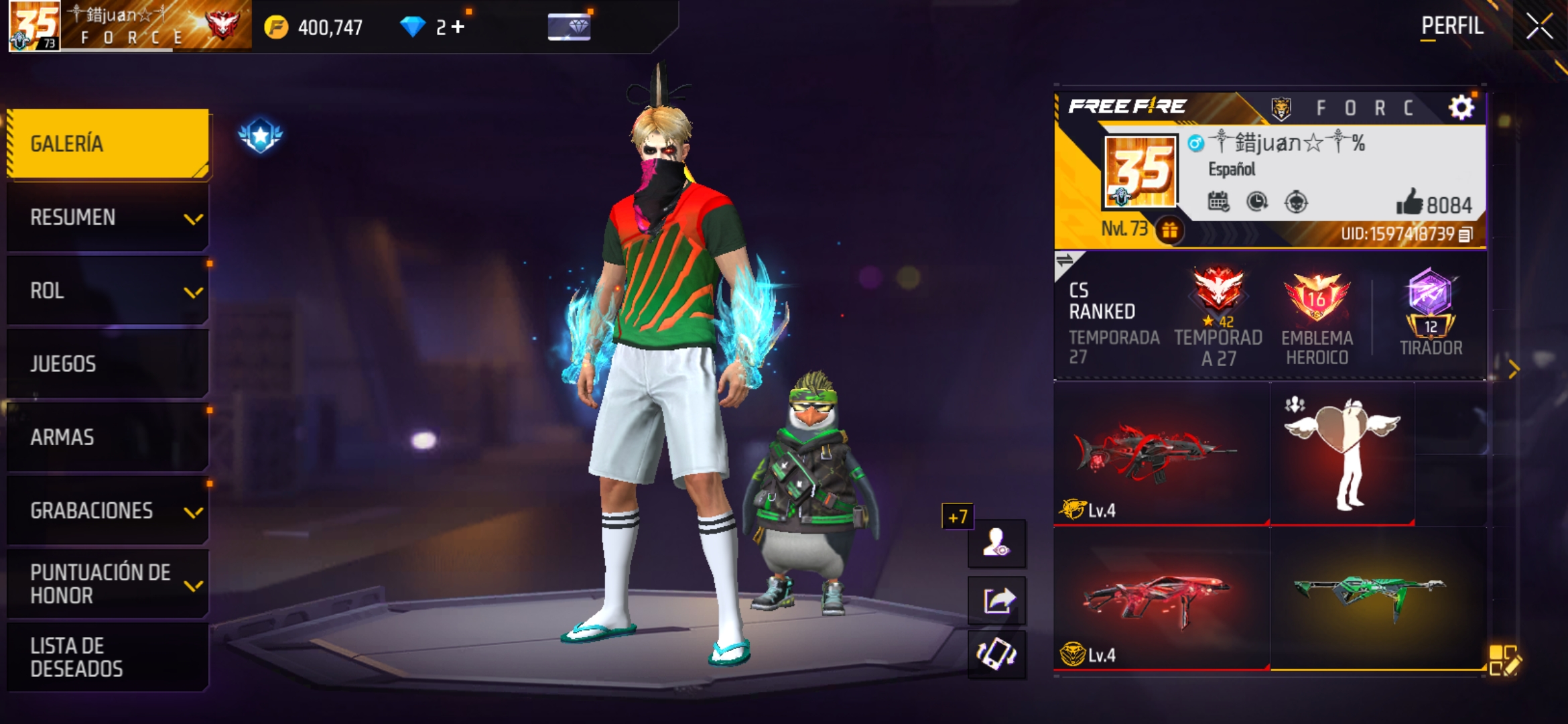
Task: Open the Armas section
Action: click(x=107, y=437)
